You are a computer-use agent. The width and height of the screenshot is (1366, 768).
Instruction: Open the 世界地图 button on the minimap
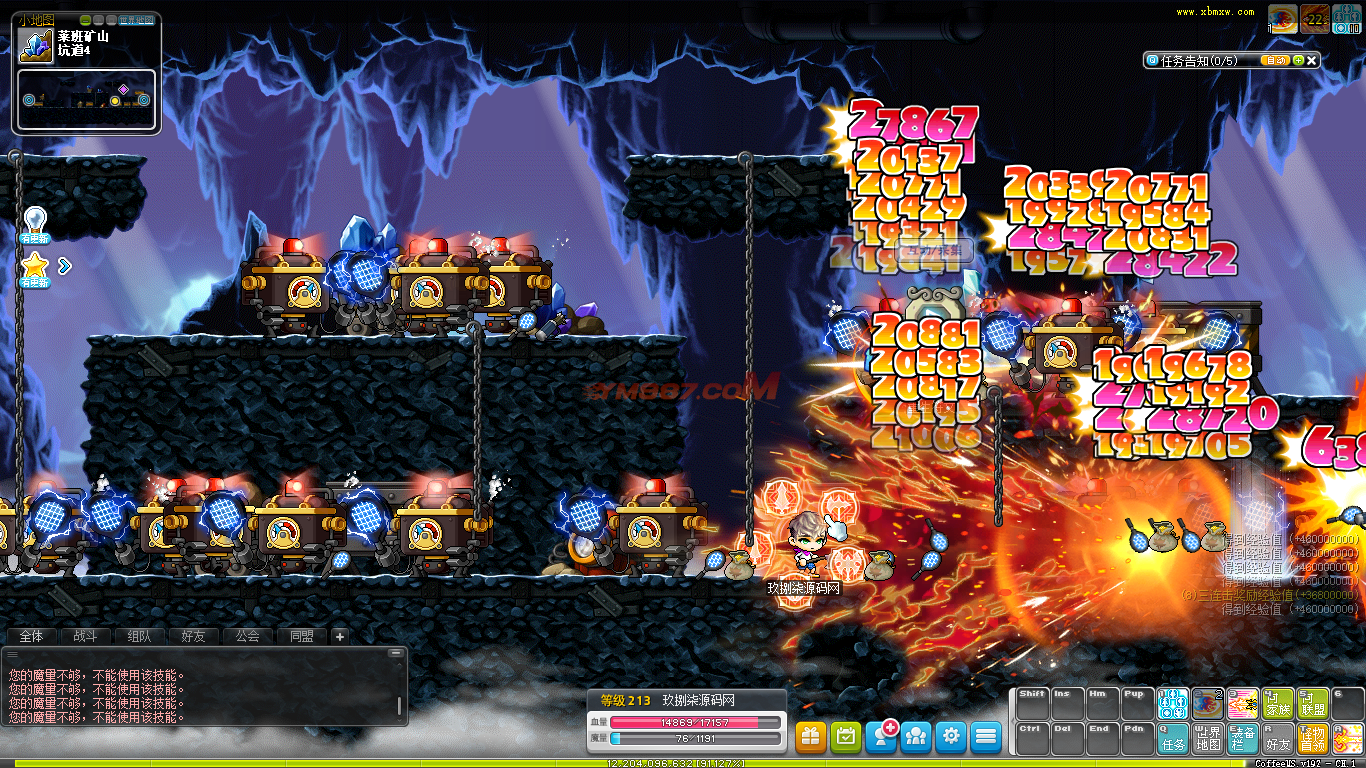click(x=137, y=20)
